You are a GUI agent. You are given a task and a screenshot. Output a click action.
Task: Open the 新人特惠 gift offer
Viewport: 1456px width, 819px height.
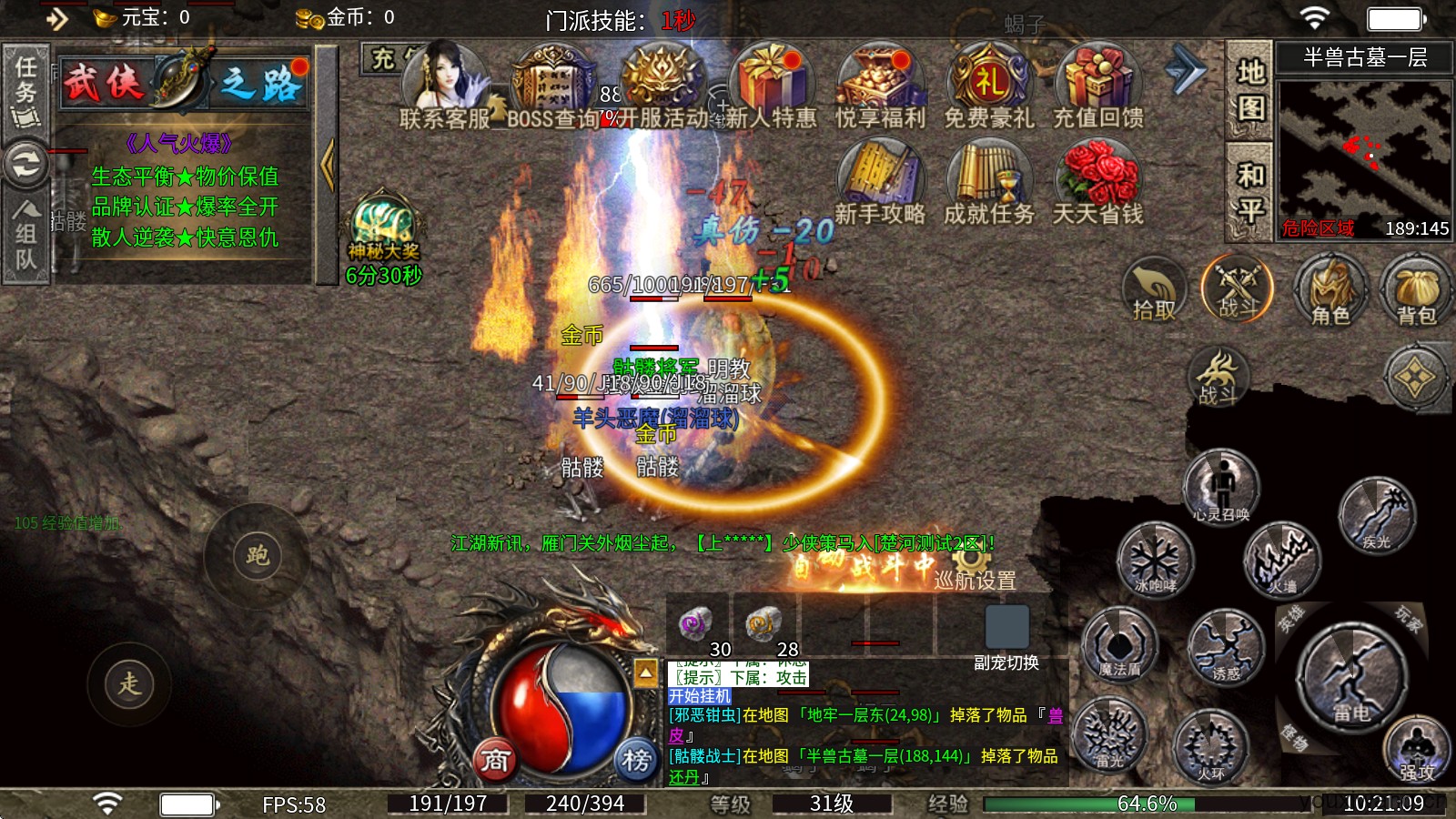point(771,85)
